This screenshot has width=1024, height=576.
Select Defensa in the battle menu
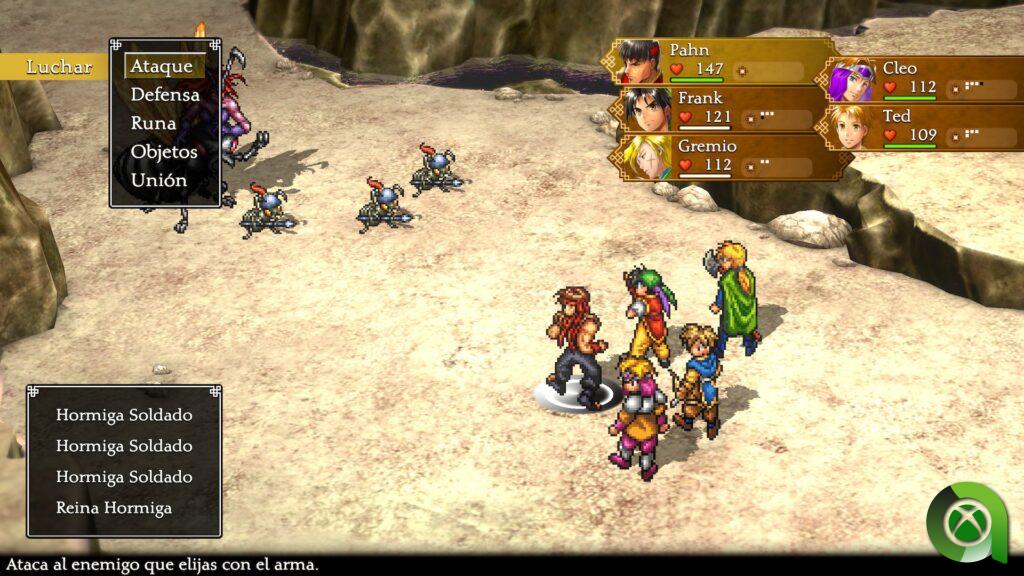[165, 95]
